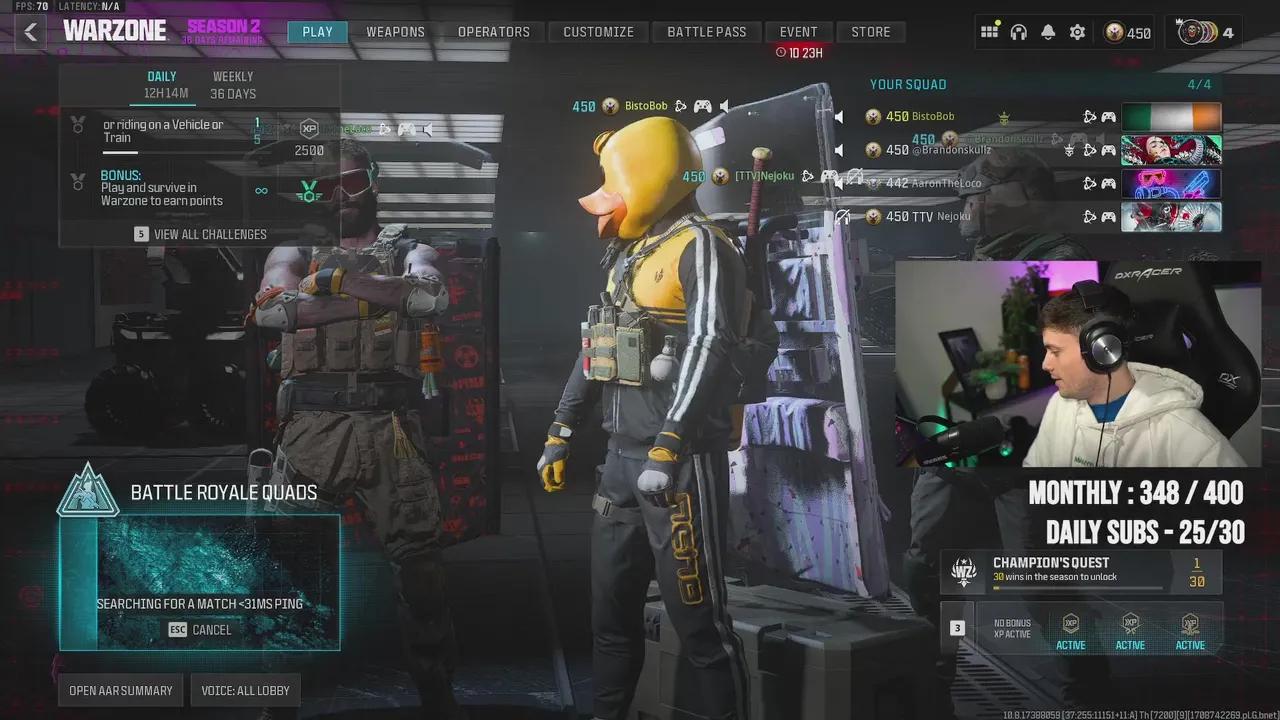Viewport: 1280px width, 720px height.
Task: Open notifications bell icon
Action: [x=1047, y=31]
